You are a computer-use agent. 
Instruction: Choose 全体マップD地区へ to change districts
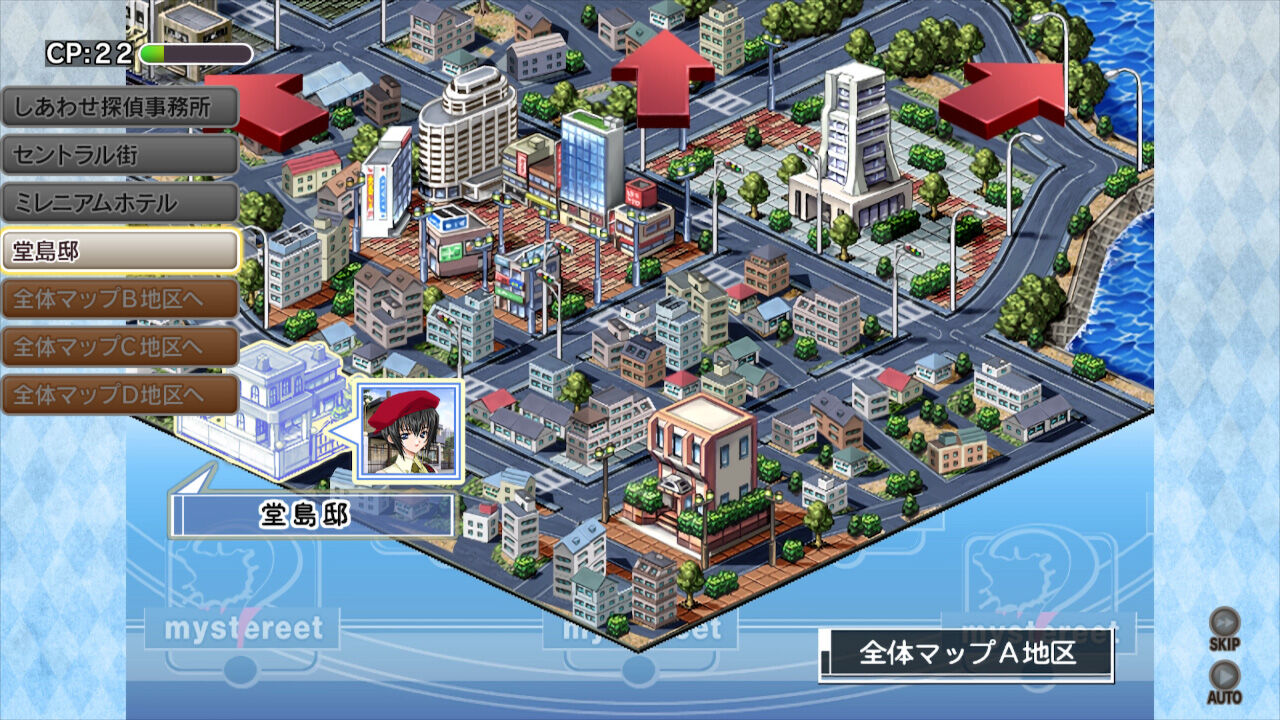[118, 393]
